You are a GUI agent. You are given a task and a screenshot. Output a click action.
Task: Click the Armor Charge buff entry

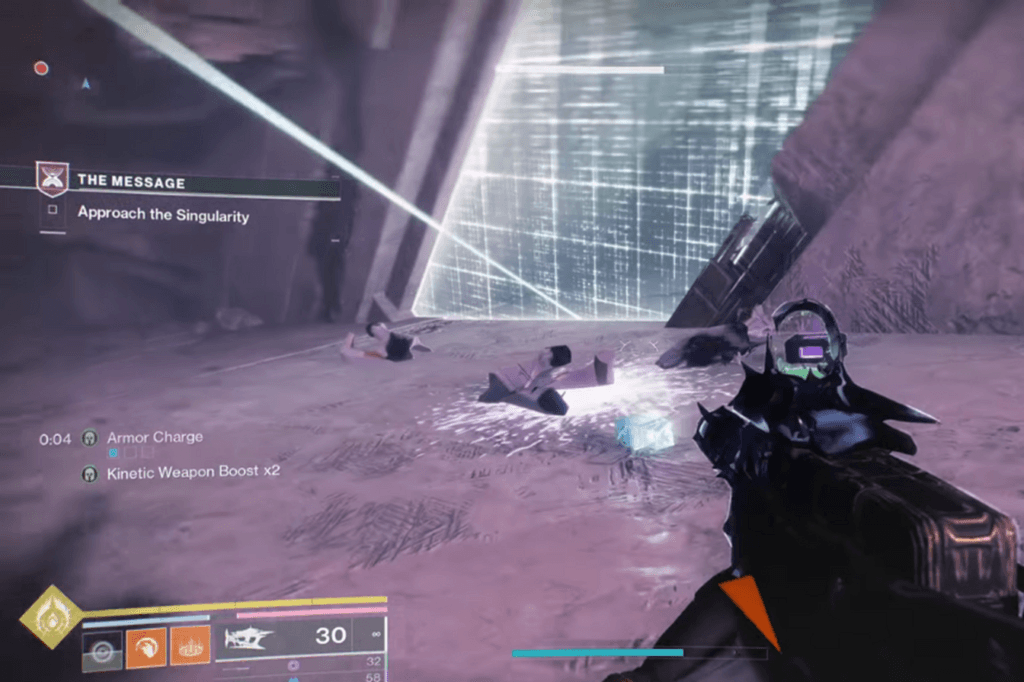click(x=154, y=437)
